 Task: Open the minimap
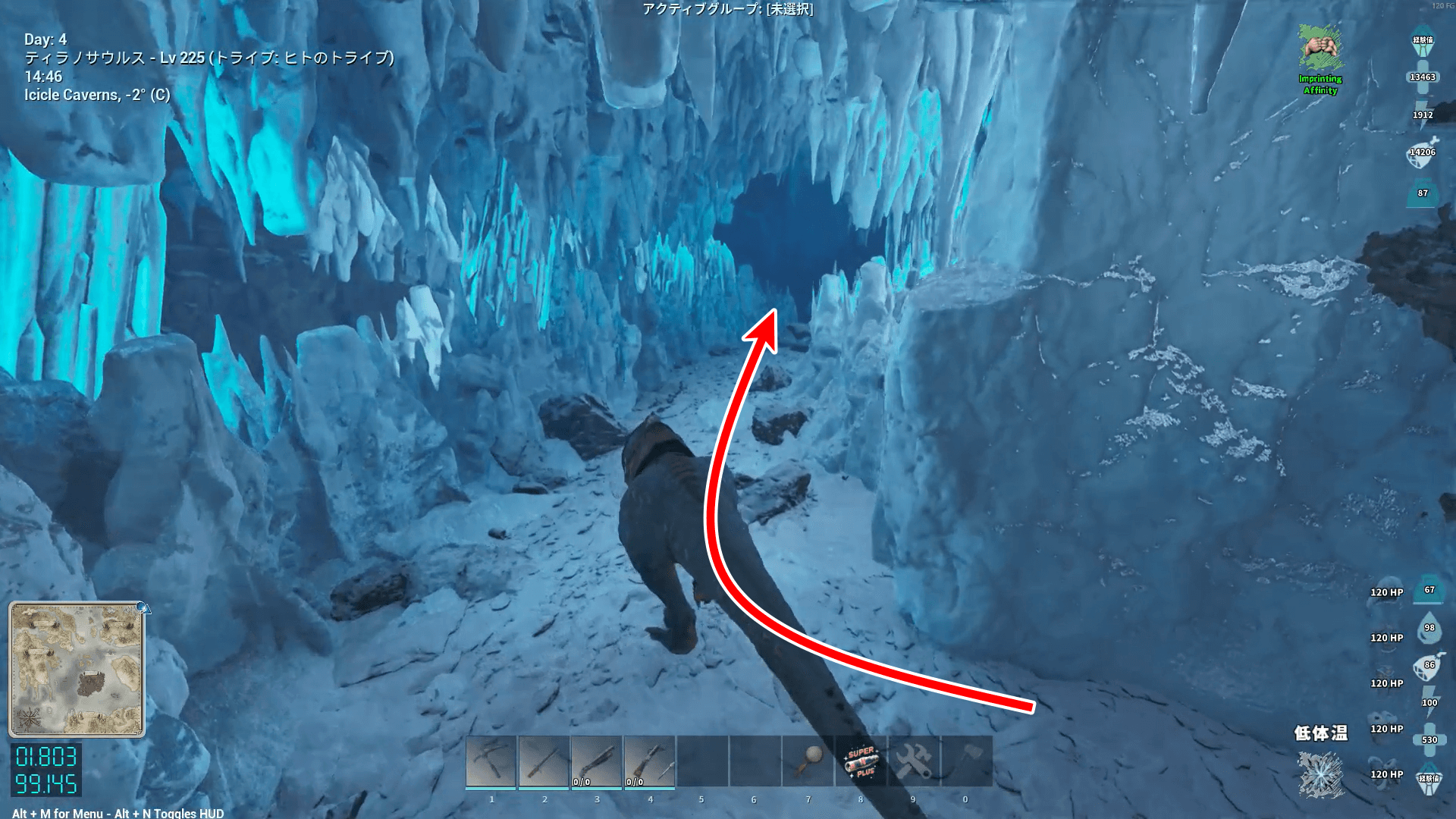point(77,669)
